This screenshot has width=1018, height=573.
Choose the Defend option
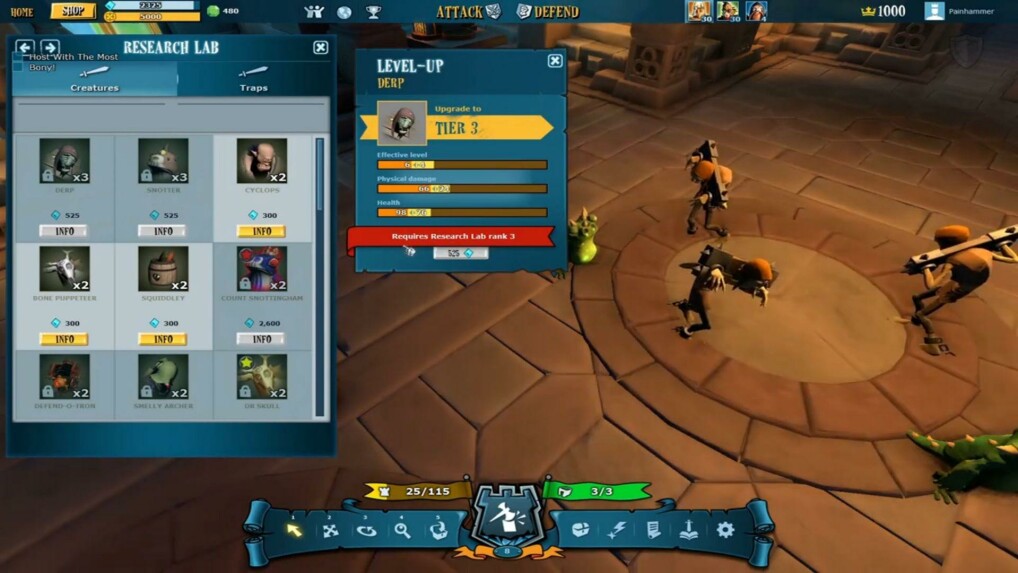pos(548,12)
